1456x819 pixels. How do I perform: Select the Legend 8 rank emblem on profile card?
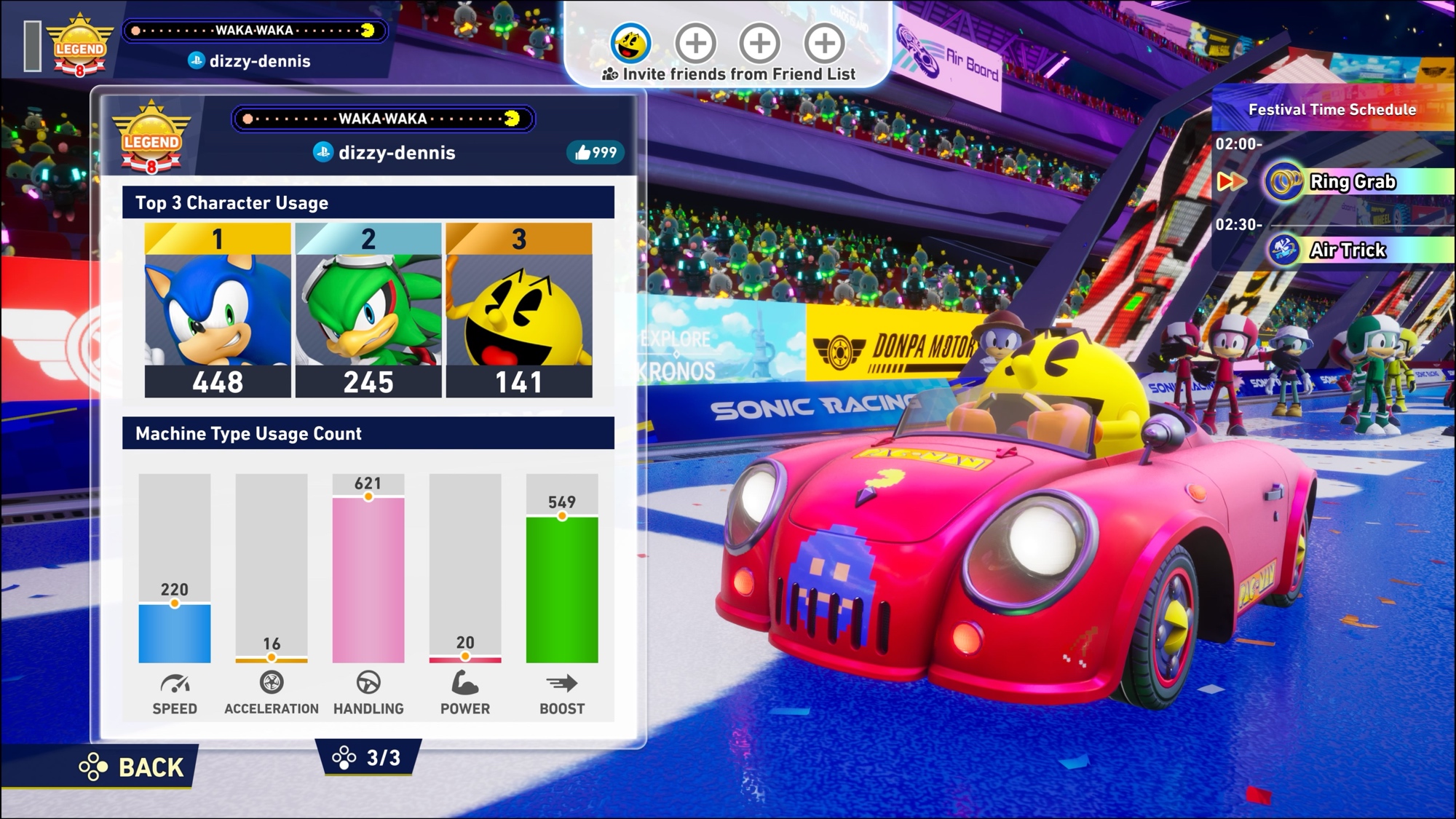coord(151,138)
